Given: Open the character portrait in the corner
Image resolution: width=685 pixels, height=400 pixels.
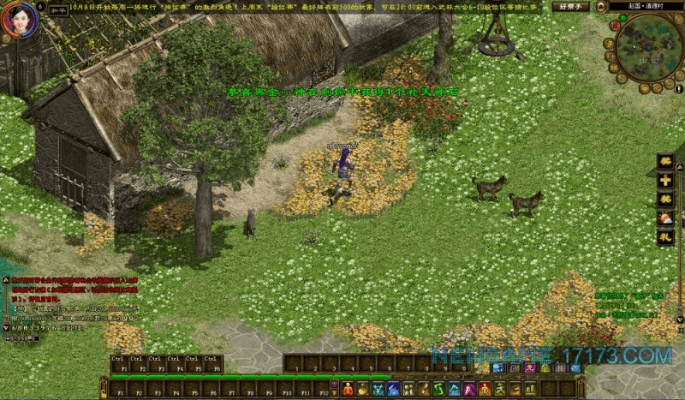Looking at the screenshot, I should tap(18, 19).
